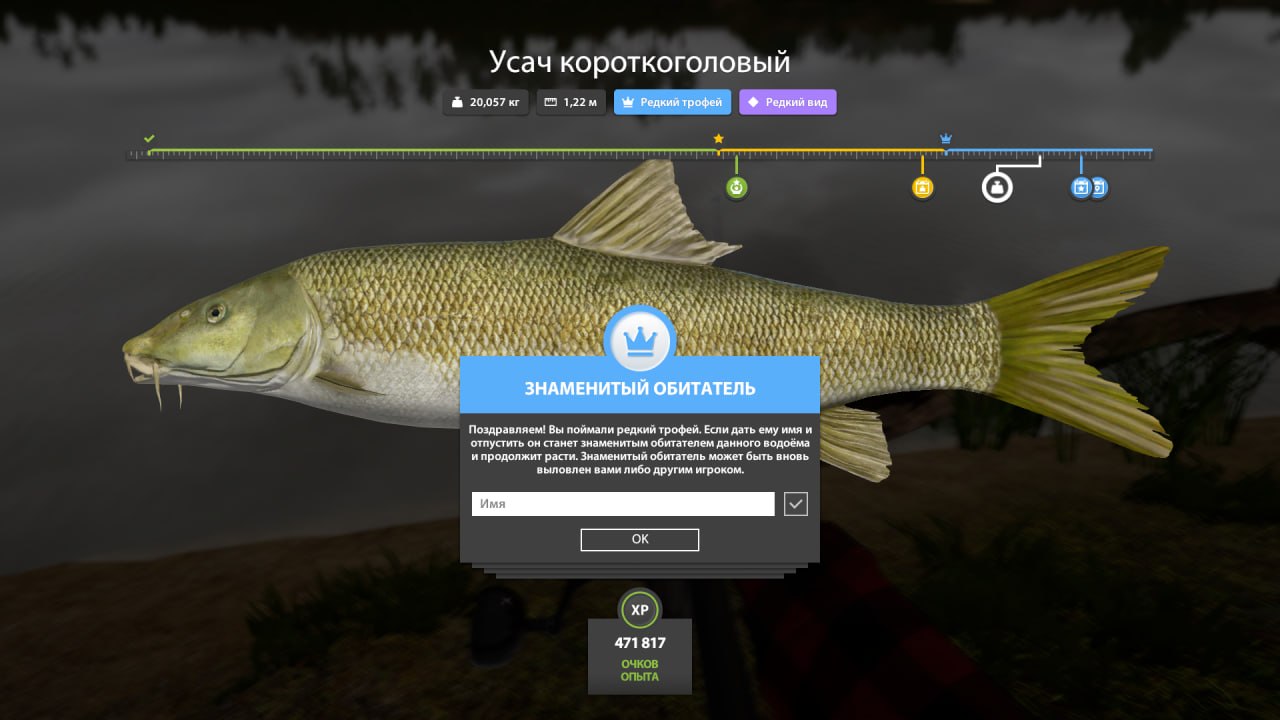Click the blue crown marker on the measurement scale

[944, 138]
